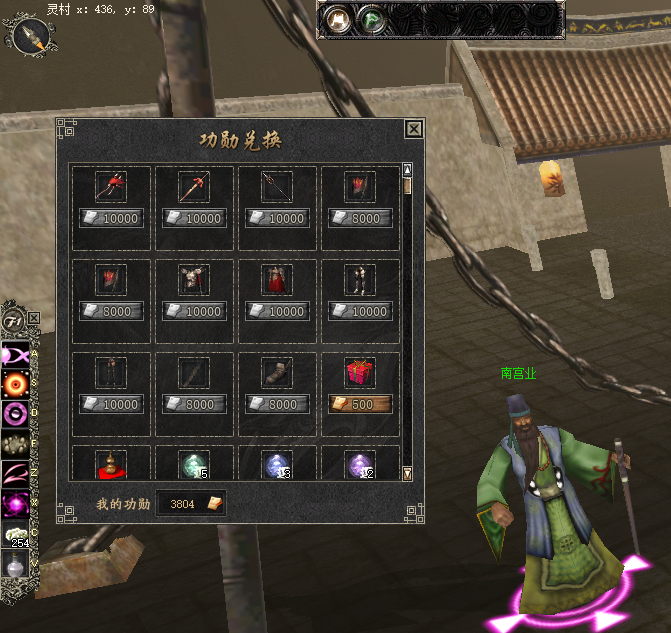Viewport: 671px width, 633px height.
Task: Trigger the stone circle skill
Action: 15,443
